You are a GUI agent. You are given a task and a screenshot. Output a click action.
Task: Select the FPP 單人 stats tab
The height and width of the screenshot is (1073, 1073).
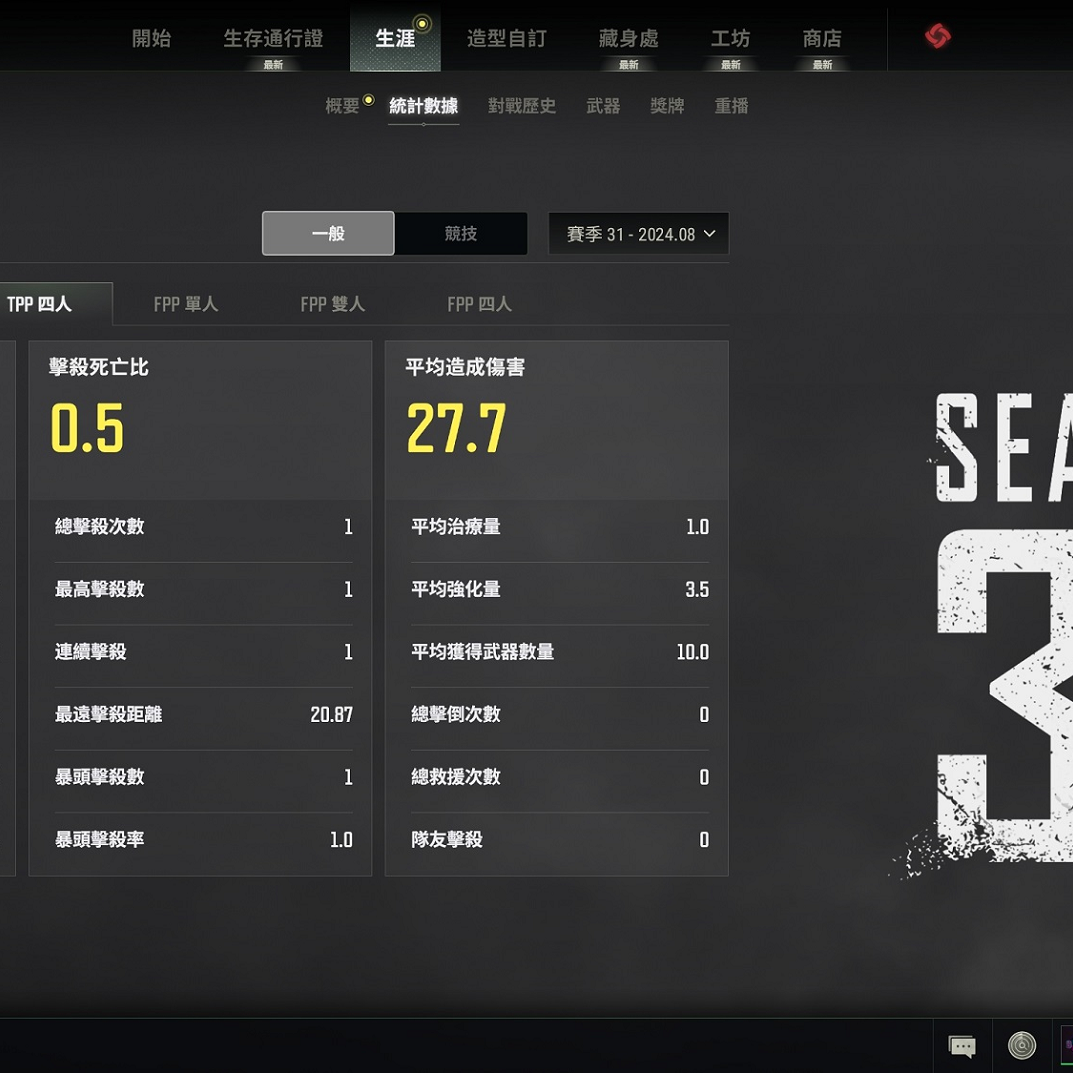186,304
